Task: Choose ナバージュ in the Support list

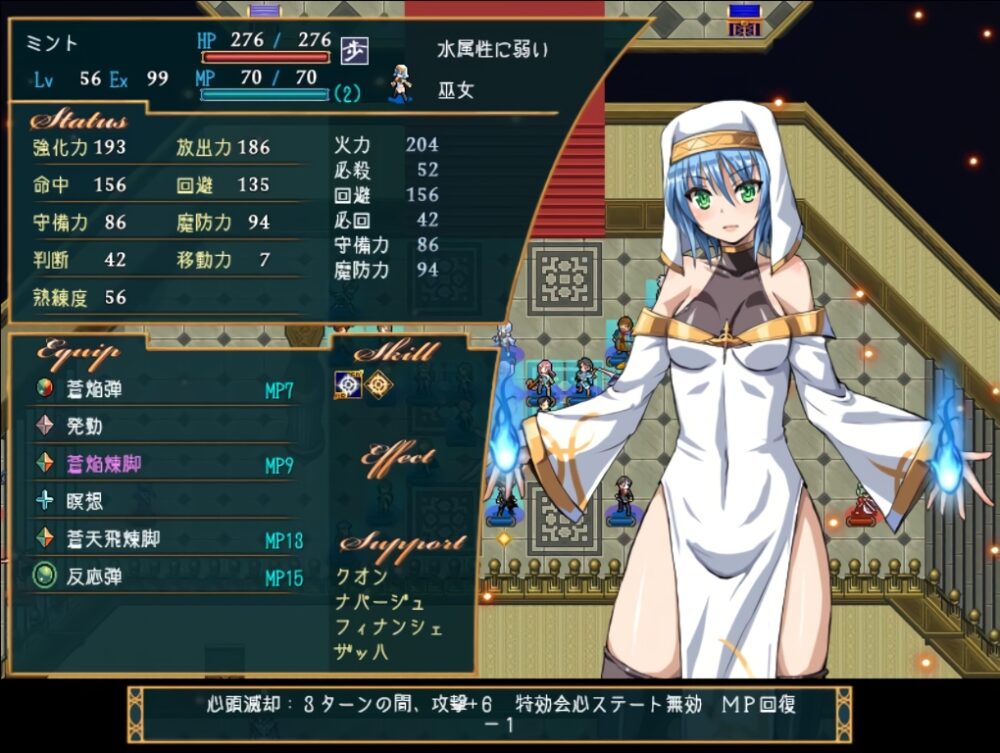Action: point(381,602)
